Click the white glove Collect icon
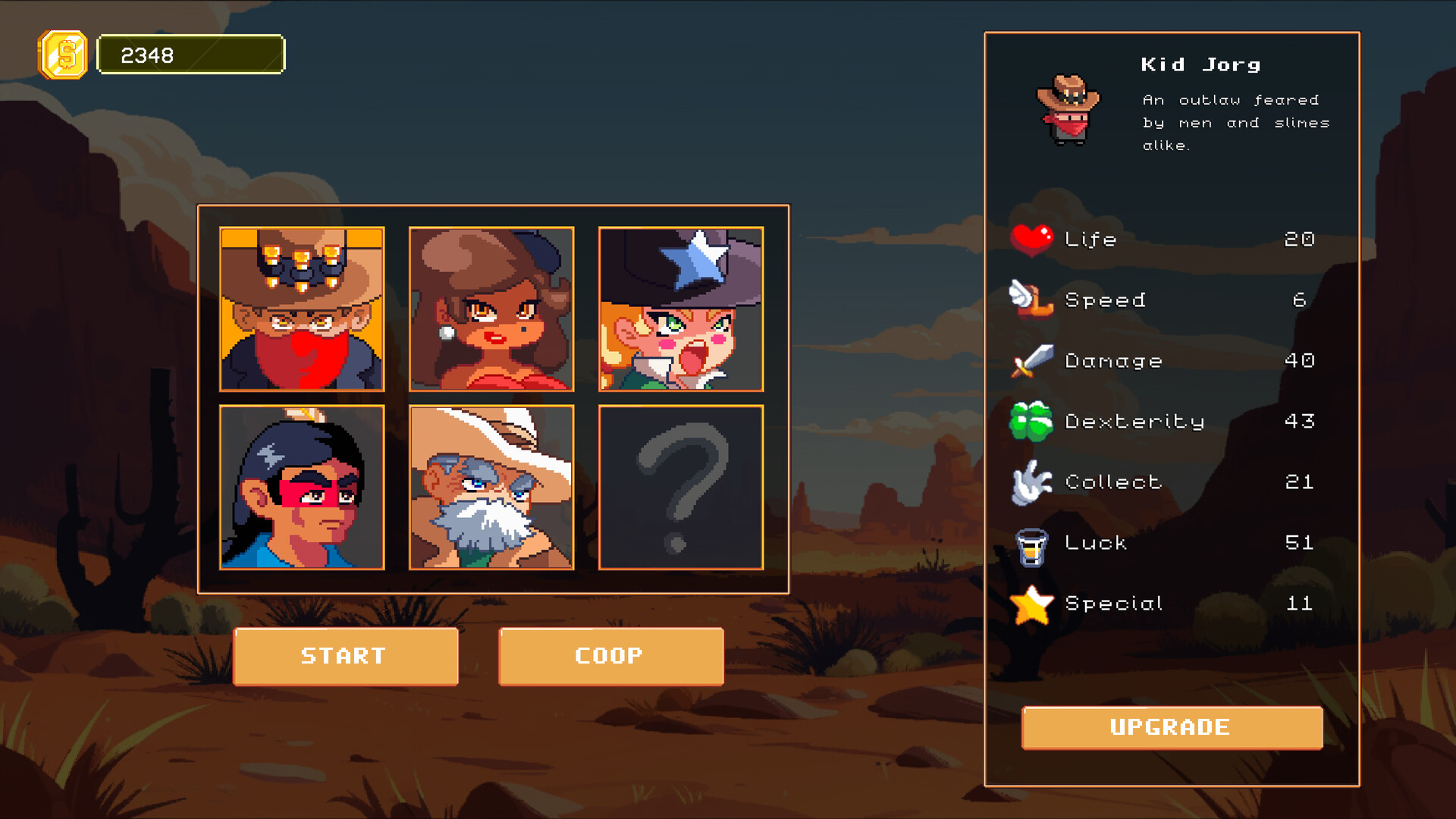This screenshot has height=819, width=1456. click(x=1031, y=481)
